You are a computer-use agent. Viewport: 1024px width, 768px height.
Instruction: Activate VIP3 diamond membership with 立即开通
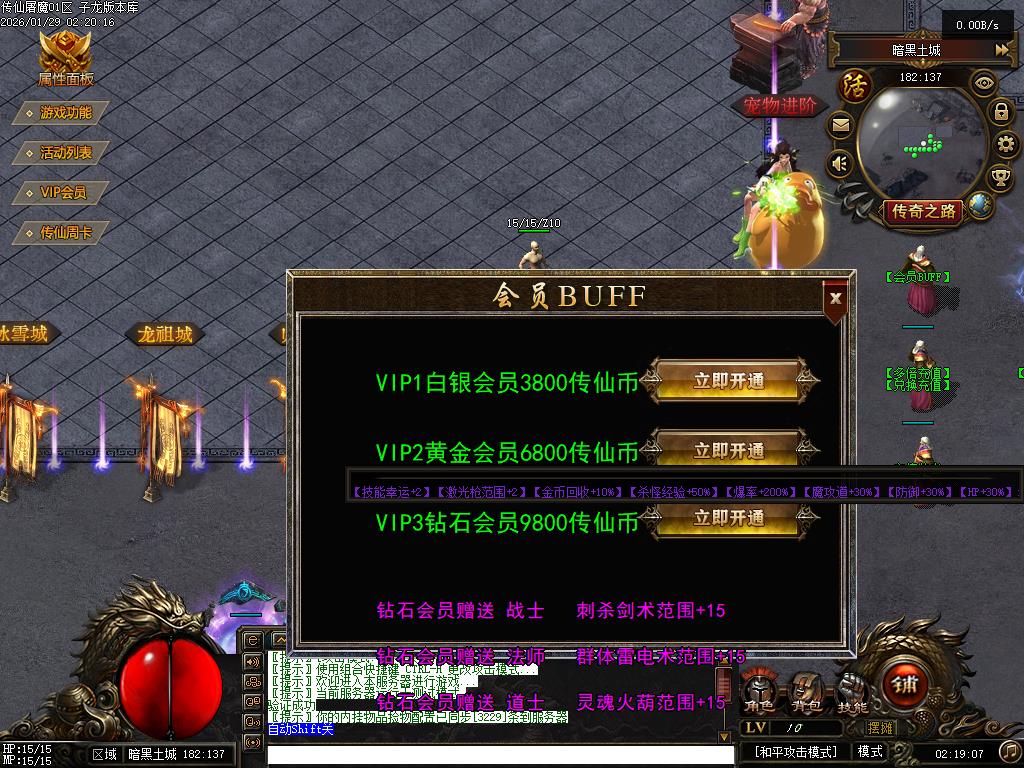(x=730, y=518)
